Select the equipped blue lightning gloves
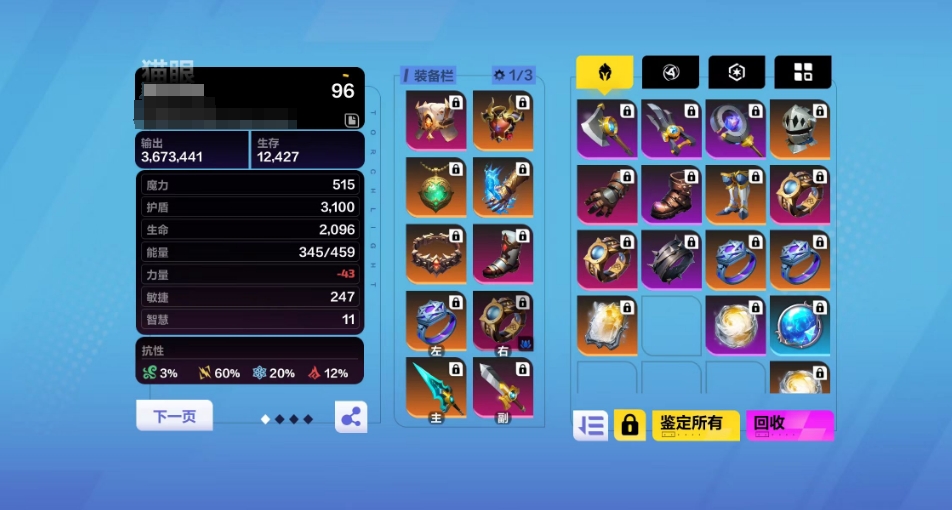The image size is (952, 510). point(502,187)
